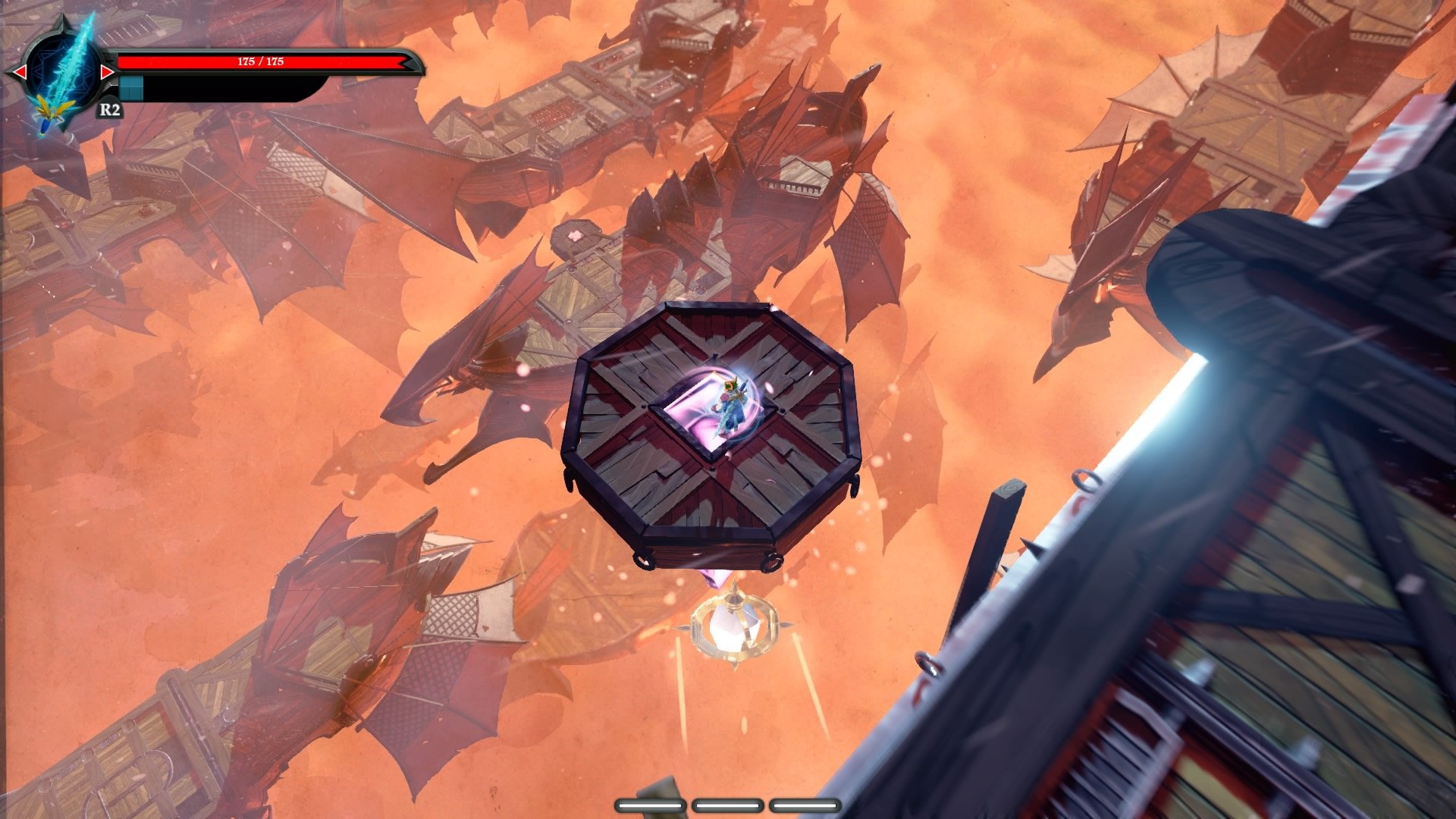The height and width of the screenshot is (819, 1456).
Task: Click the blue stamina segment below the health bar
Action: click(130, 87)
